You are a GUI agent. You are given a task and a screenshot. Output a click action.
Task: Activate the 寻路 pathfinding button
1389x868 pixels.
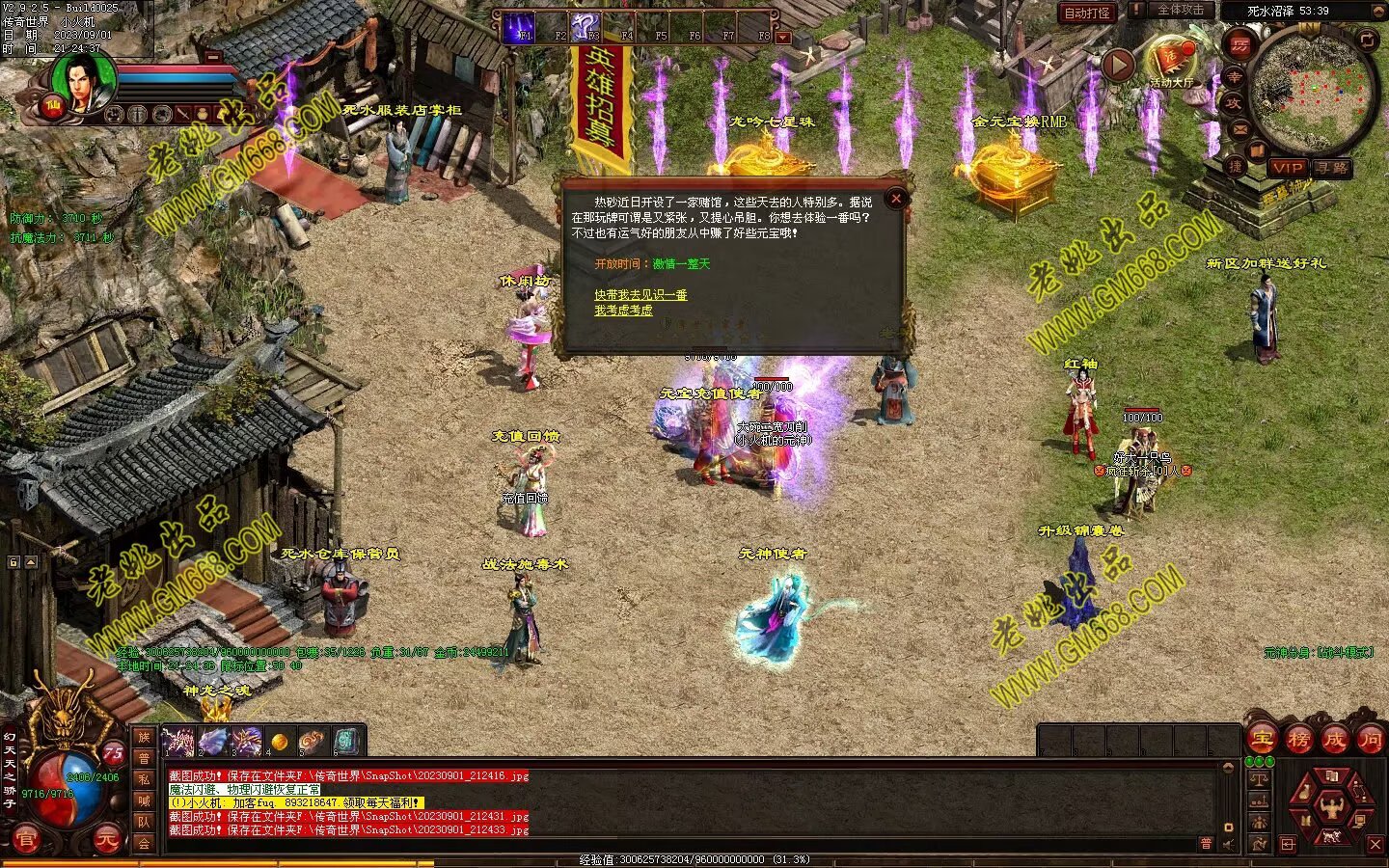(1331, 167)
